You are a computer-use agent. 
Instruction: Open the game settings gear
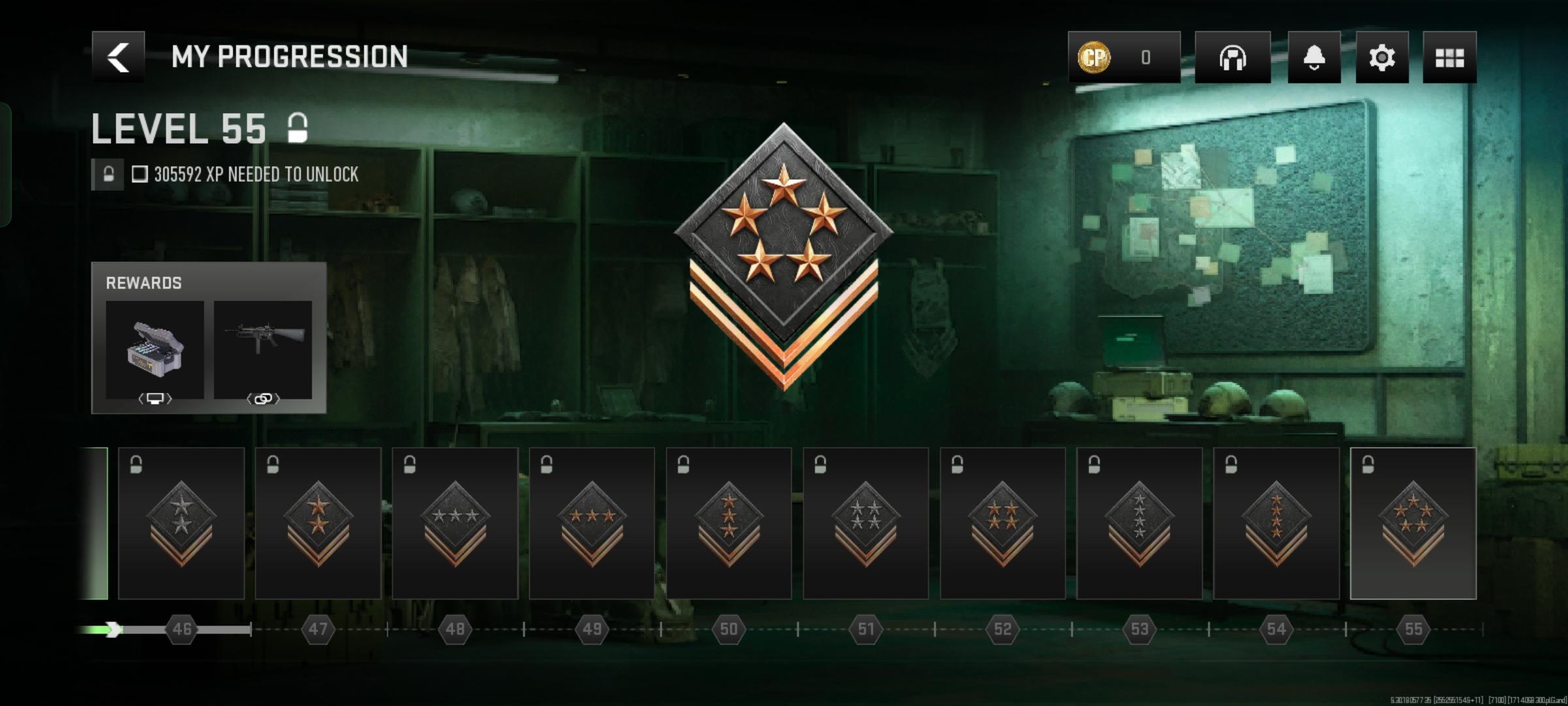pyautogui.click(x=1382, y=58)
